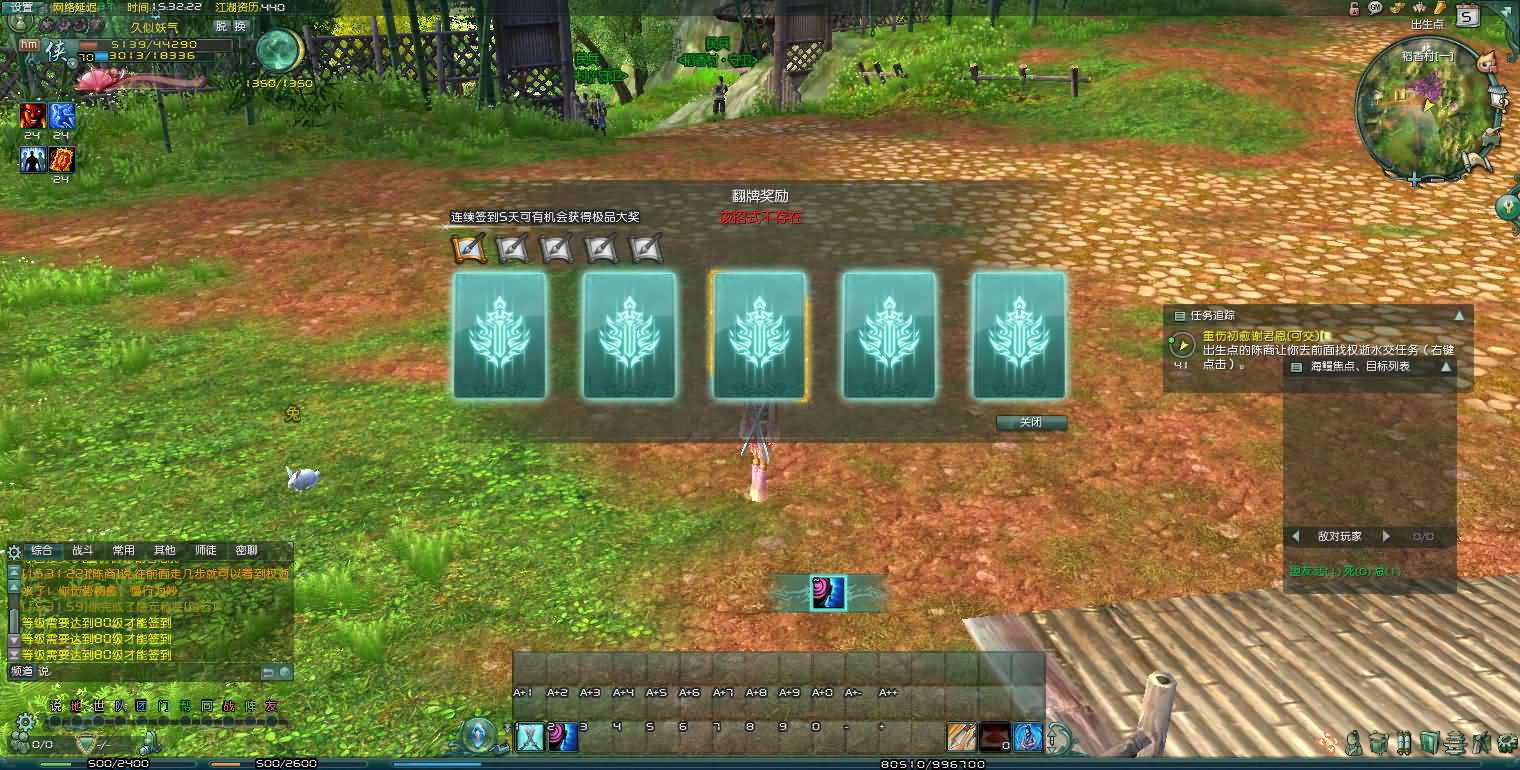This screenshot has height=770, width=1520.
Task: Switch to the 师徒 chat tab
Action: (x=206, y=550)
